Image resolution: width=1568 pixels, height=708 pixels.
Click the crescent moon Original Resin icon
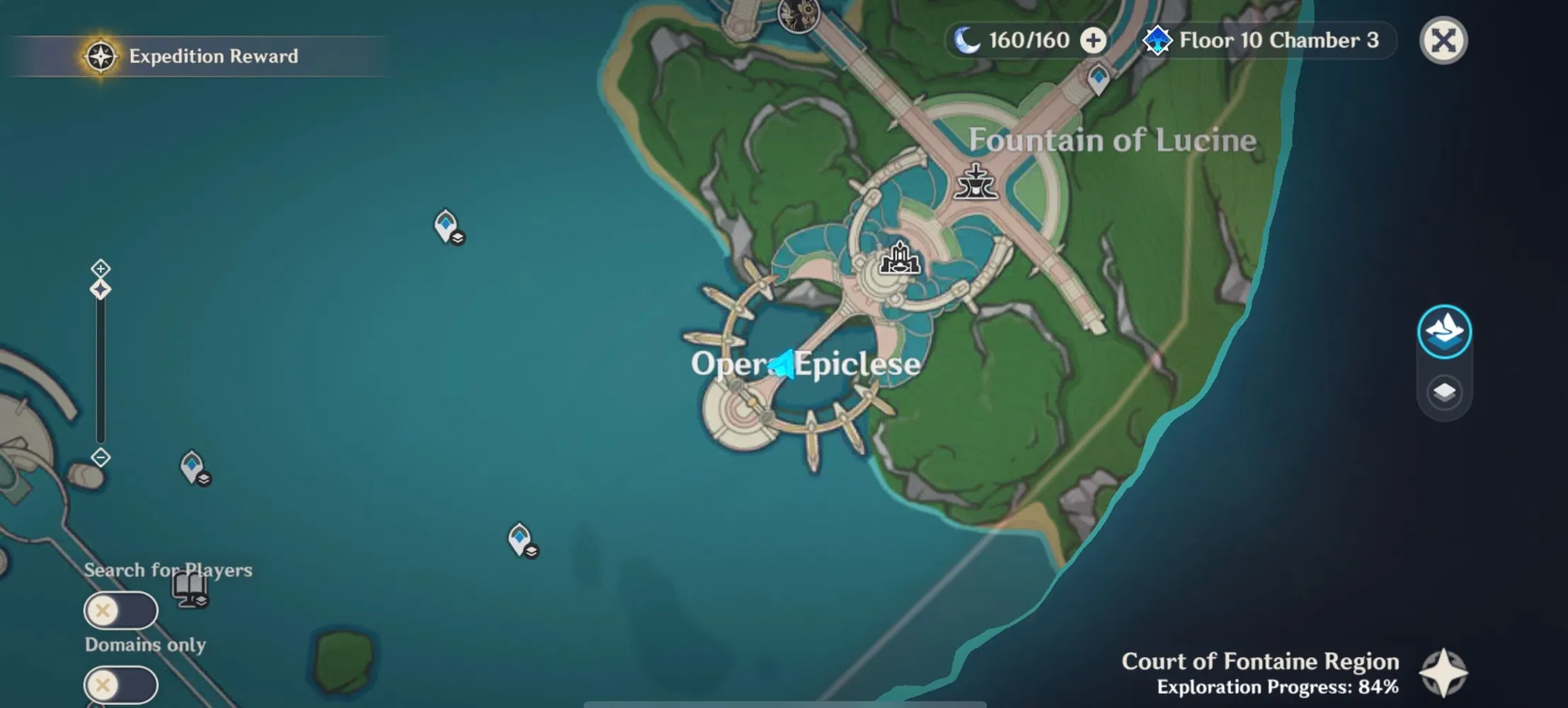tap(966, 40)
